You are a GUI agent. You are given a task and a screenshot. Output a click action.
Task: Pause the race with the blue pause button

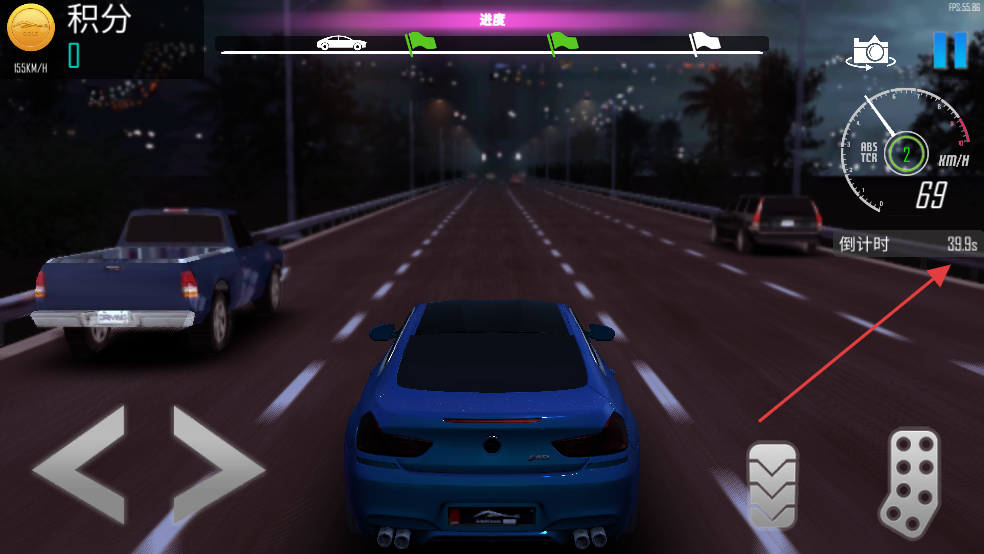[949, 50]
